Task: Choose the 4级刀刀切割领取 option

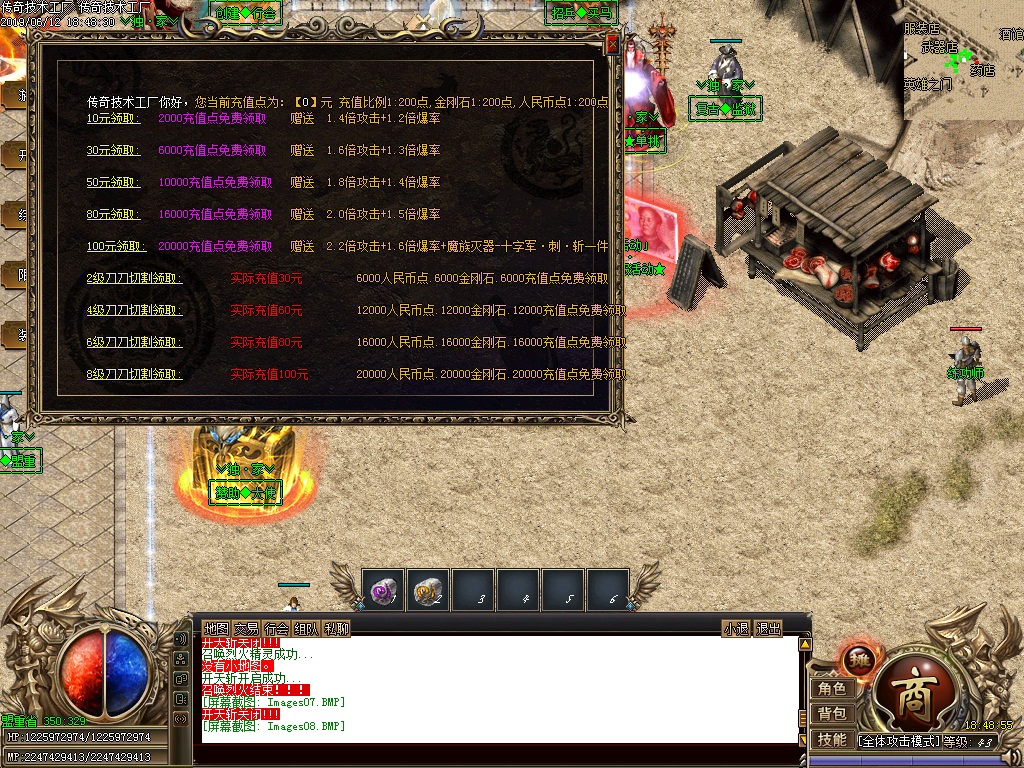Action: tap(135, 310)
